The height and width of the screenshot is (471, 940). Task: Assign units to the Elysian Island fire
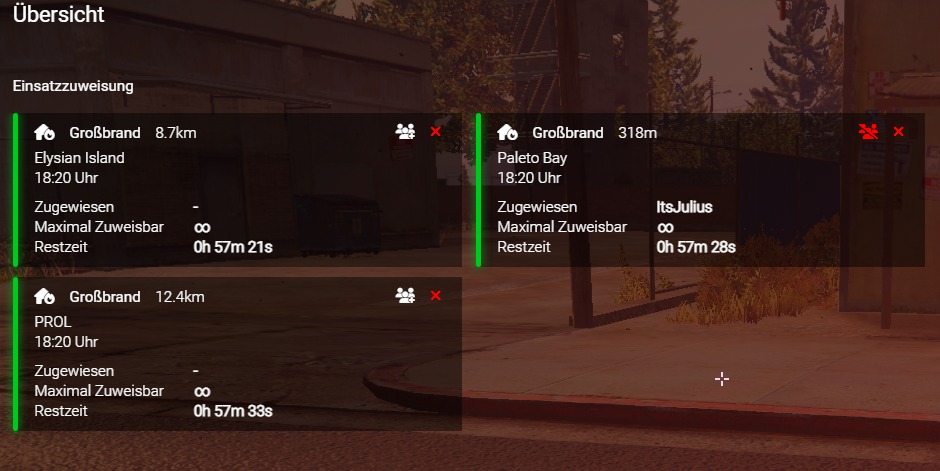pyautogui.click(x=405, y=132)
